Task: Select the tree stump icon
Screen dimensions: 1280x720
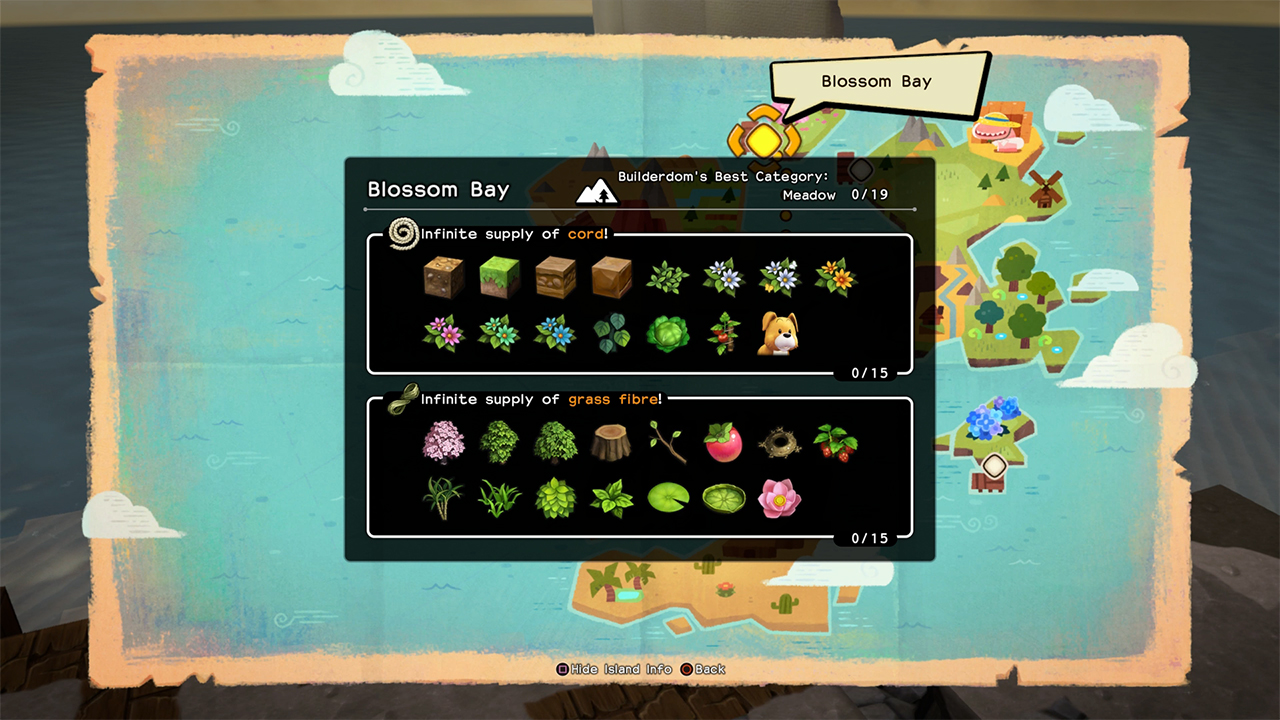Action: pos(610,442)
